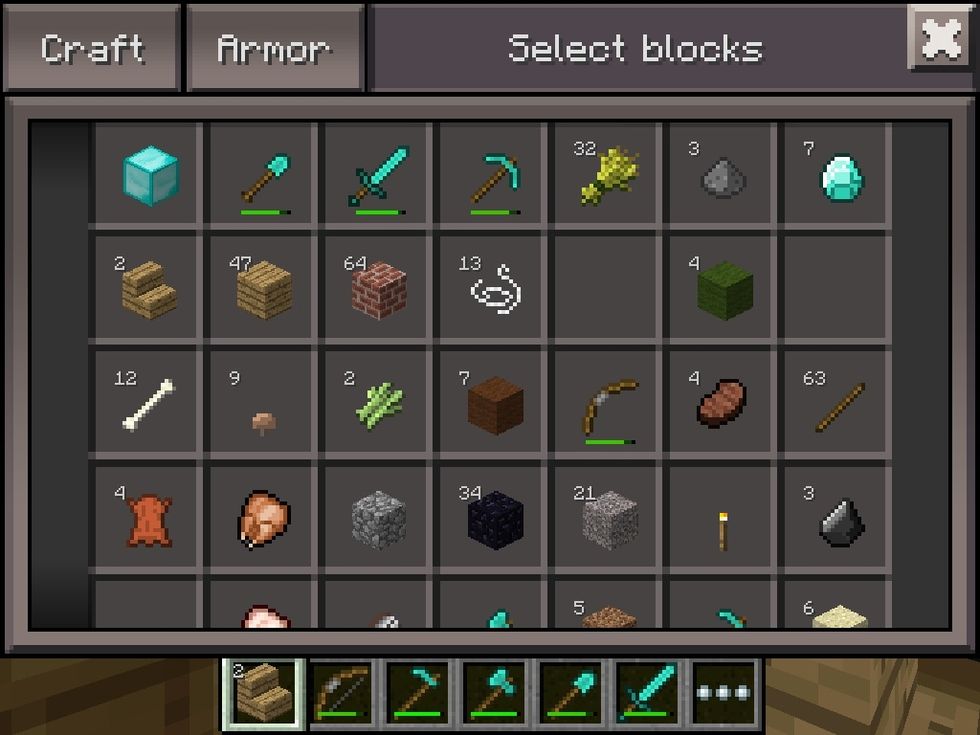Select the diamond block slot

[149, 174]
